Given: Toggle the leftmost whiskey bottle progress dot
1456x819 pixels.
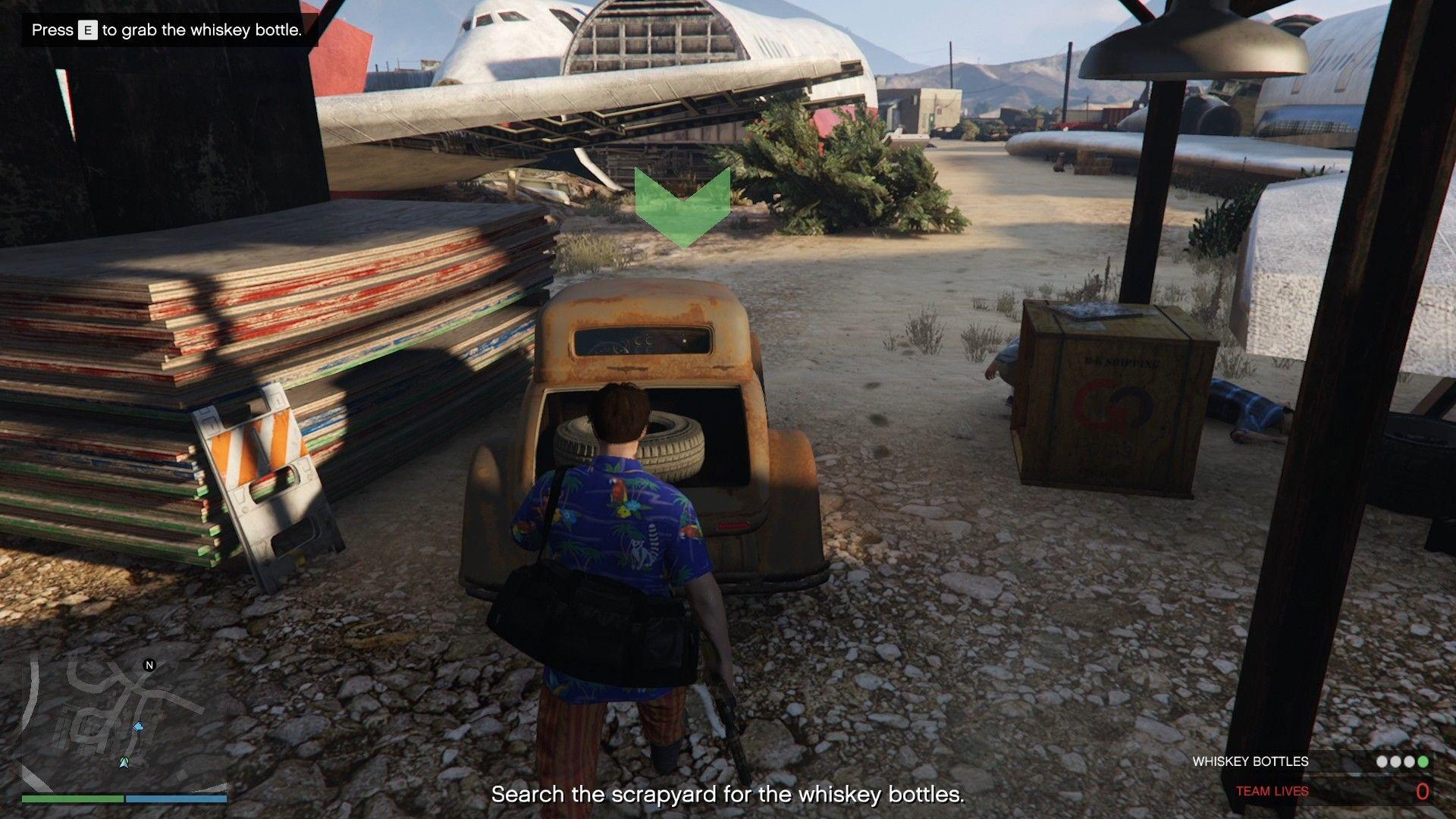Looking at the screenshot, I should (1382, 761).
